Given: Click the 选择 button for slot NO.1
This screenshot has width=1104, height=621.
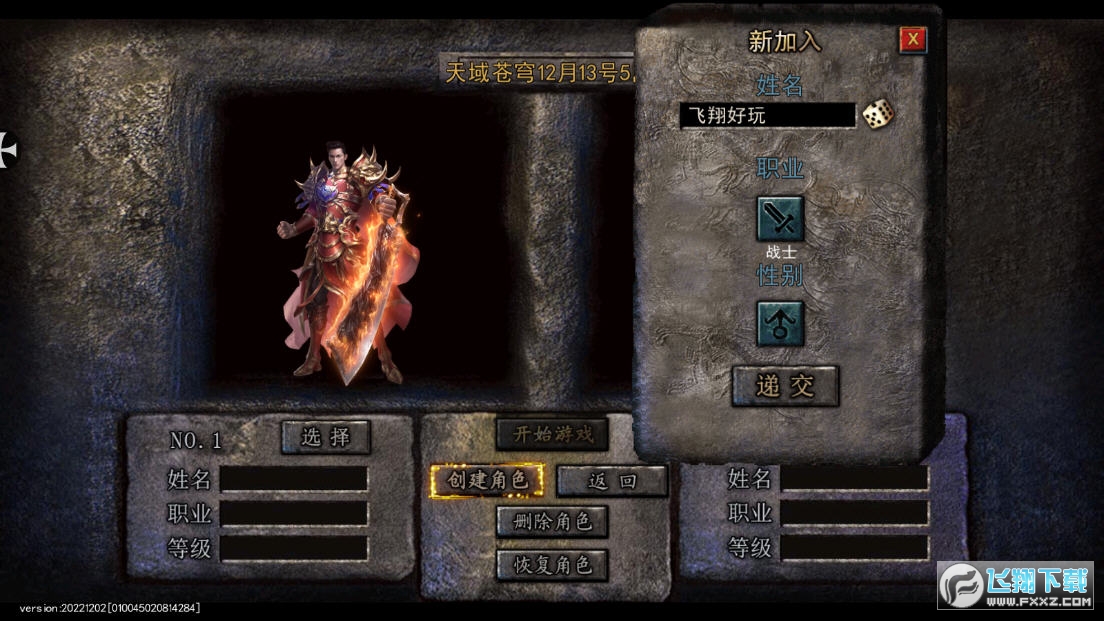Looking at the screenshot, I should (x=325, y=437).
